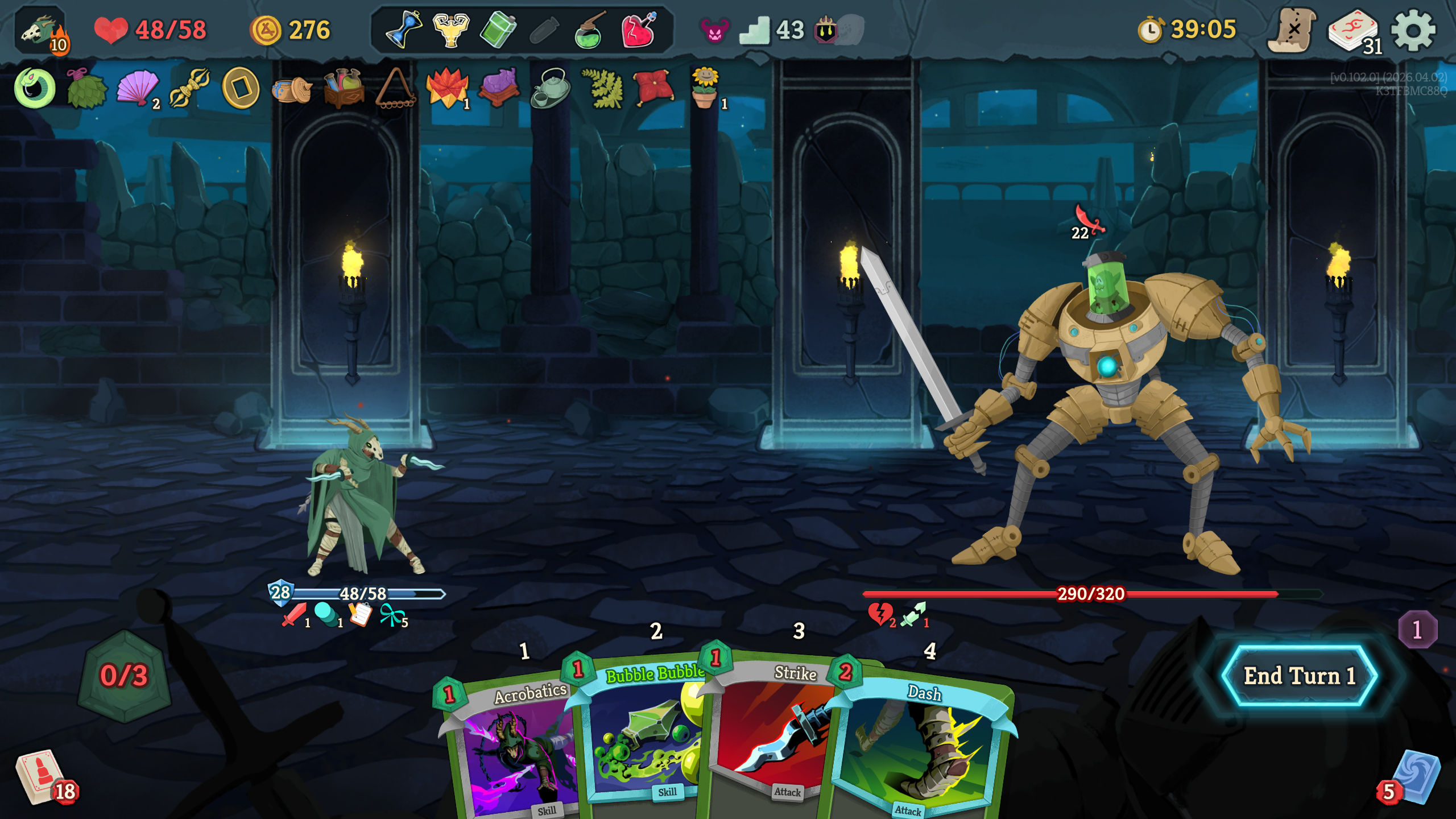Inspect the gold coin relic
The image size is (1456, 819).
pyautogui.click(x=241, y=88)
